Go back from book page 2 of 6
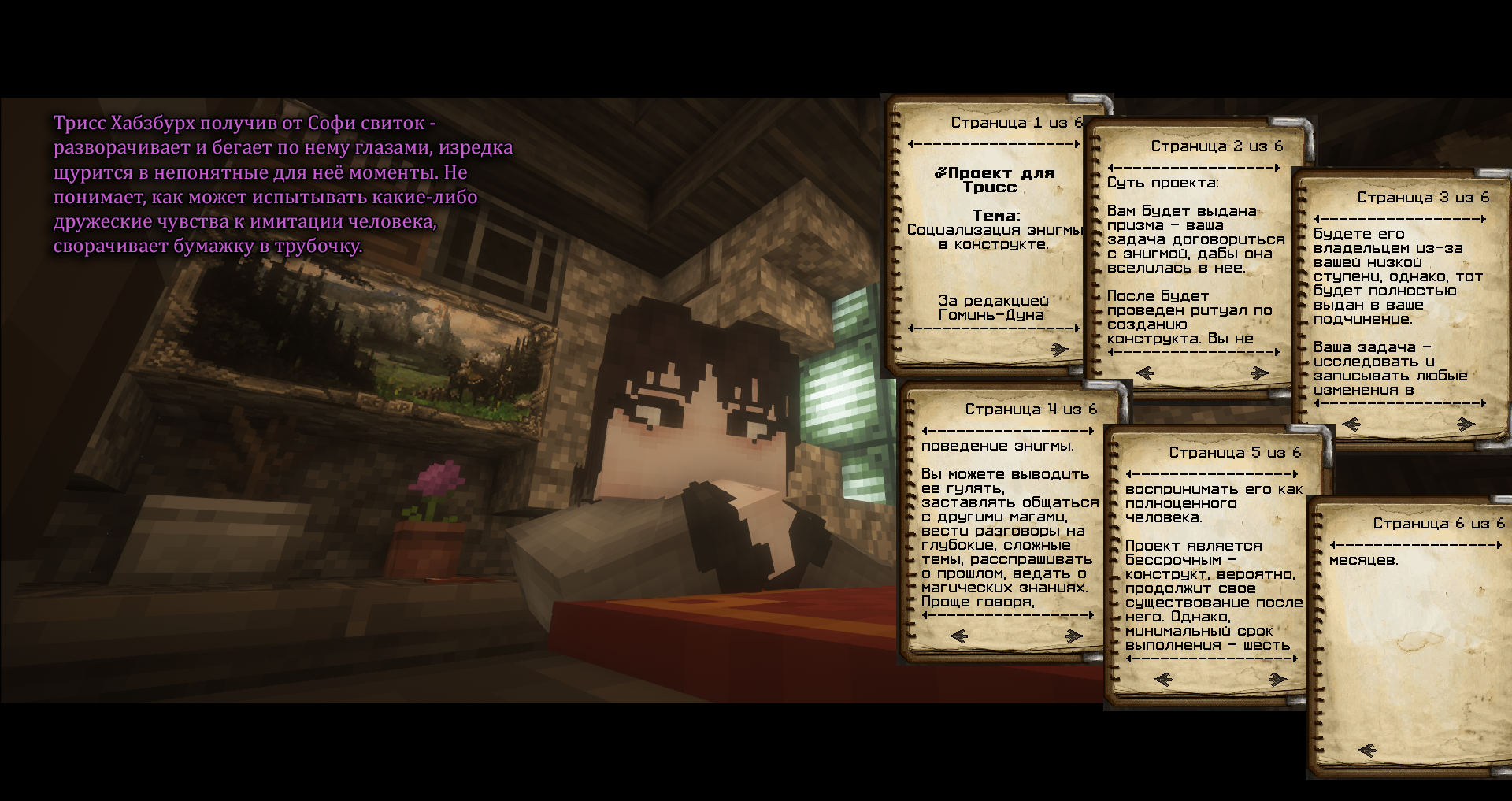The image size is (1512, 801). point(1145,373)
